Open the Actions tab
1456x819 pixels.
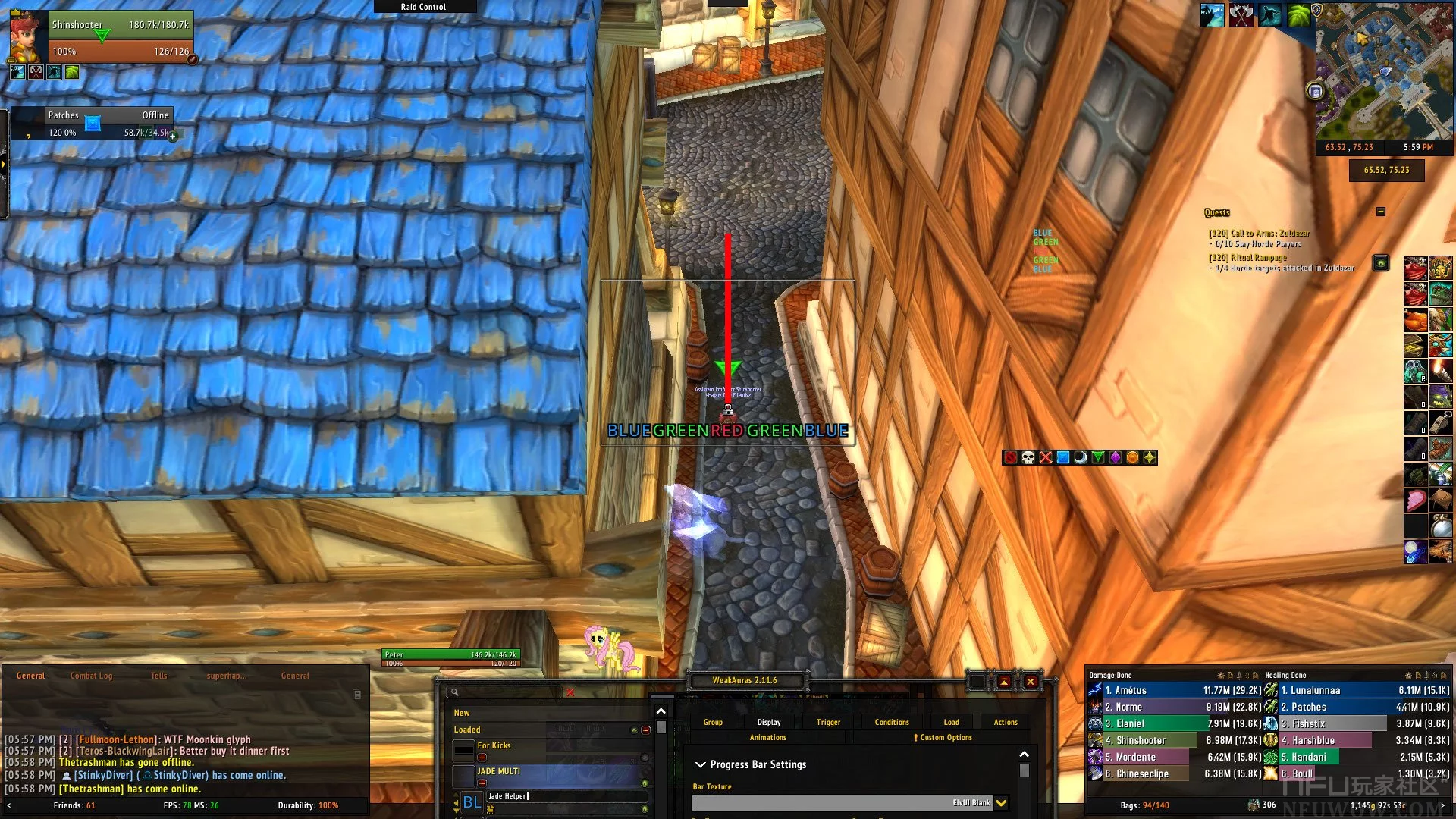pyautogui.click(x=1006, y=722)
